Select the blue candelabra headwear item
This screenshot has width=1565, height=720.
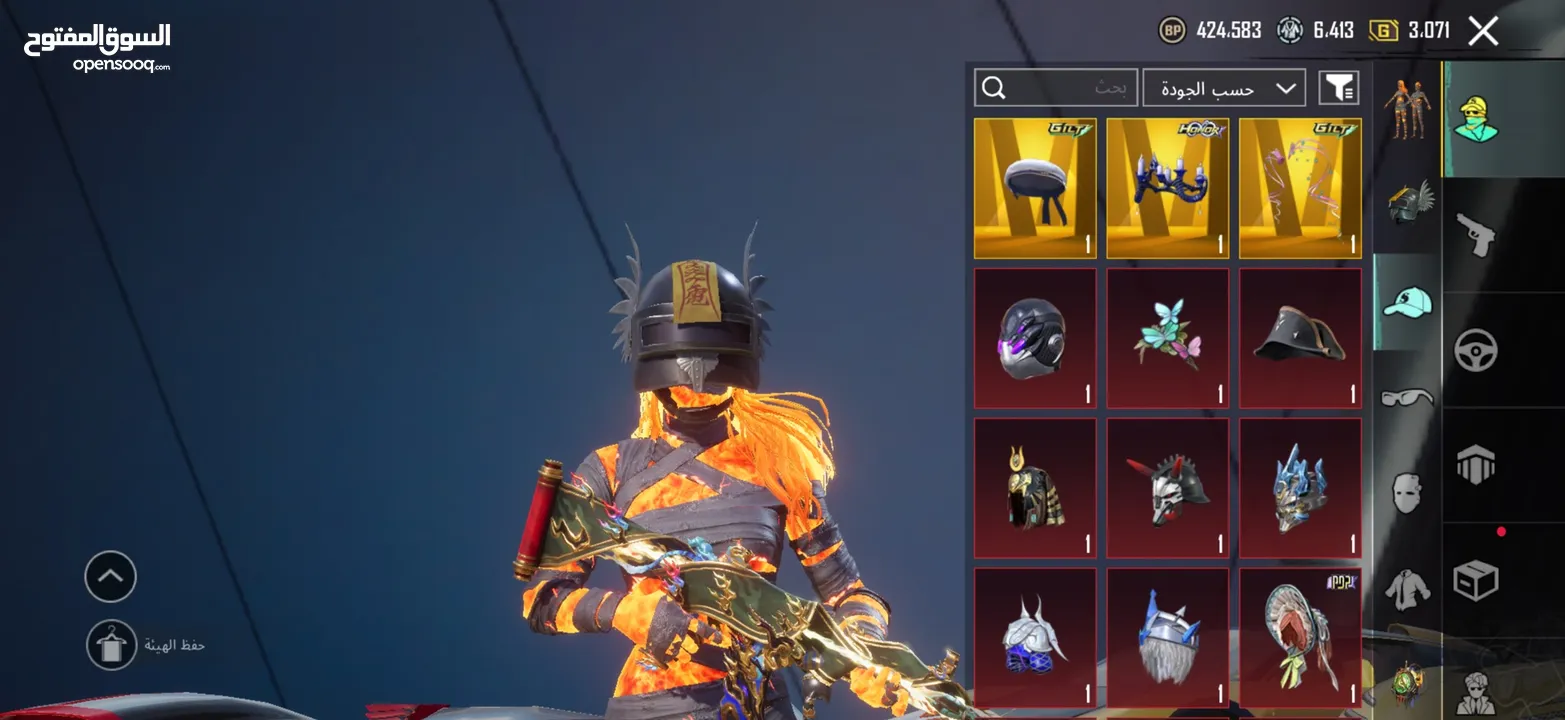(1167, 188)
